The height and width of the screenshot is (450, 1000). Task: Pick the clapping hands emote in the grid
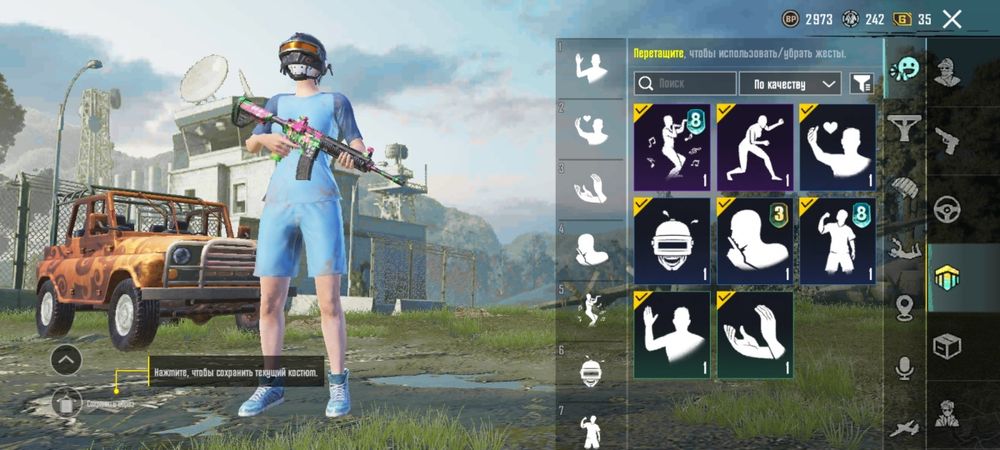(755, 334)
